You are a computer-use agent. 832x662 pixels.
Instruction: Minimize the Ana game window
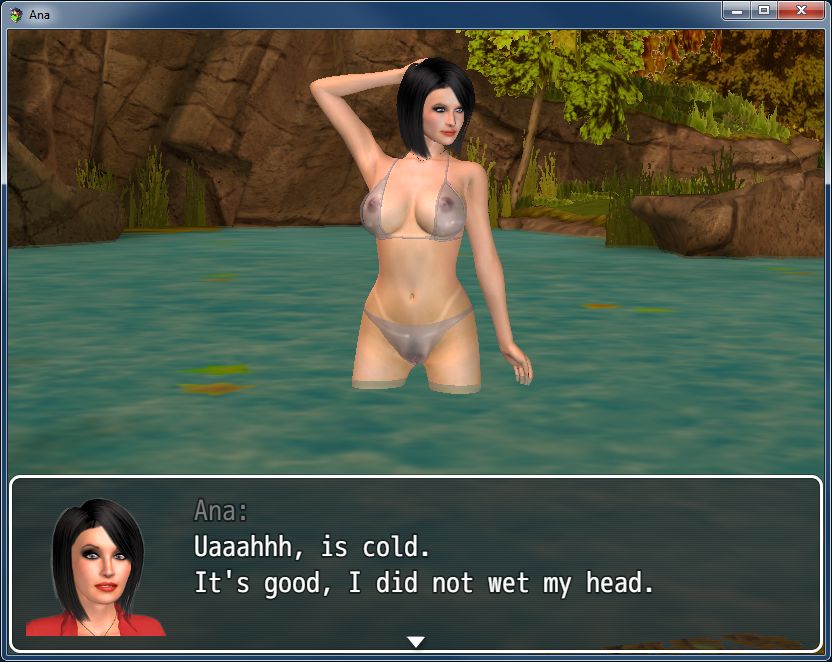736,10
